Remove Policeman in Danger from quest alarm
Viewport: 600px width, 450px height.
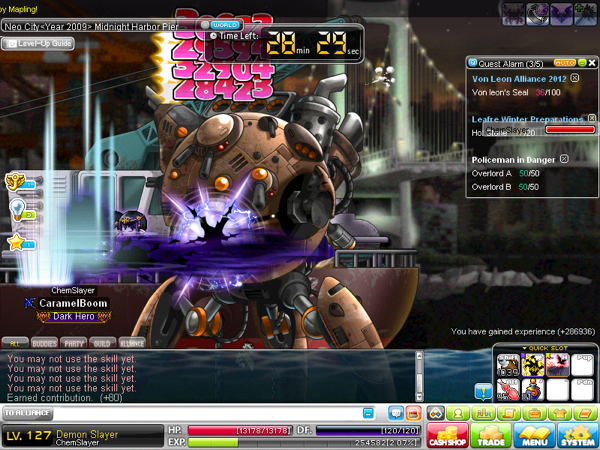pos(564,159)
